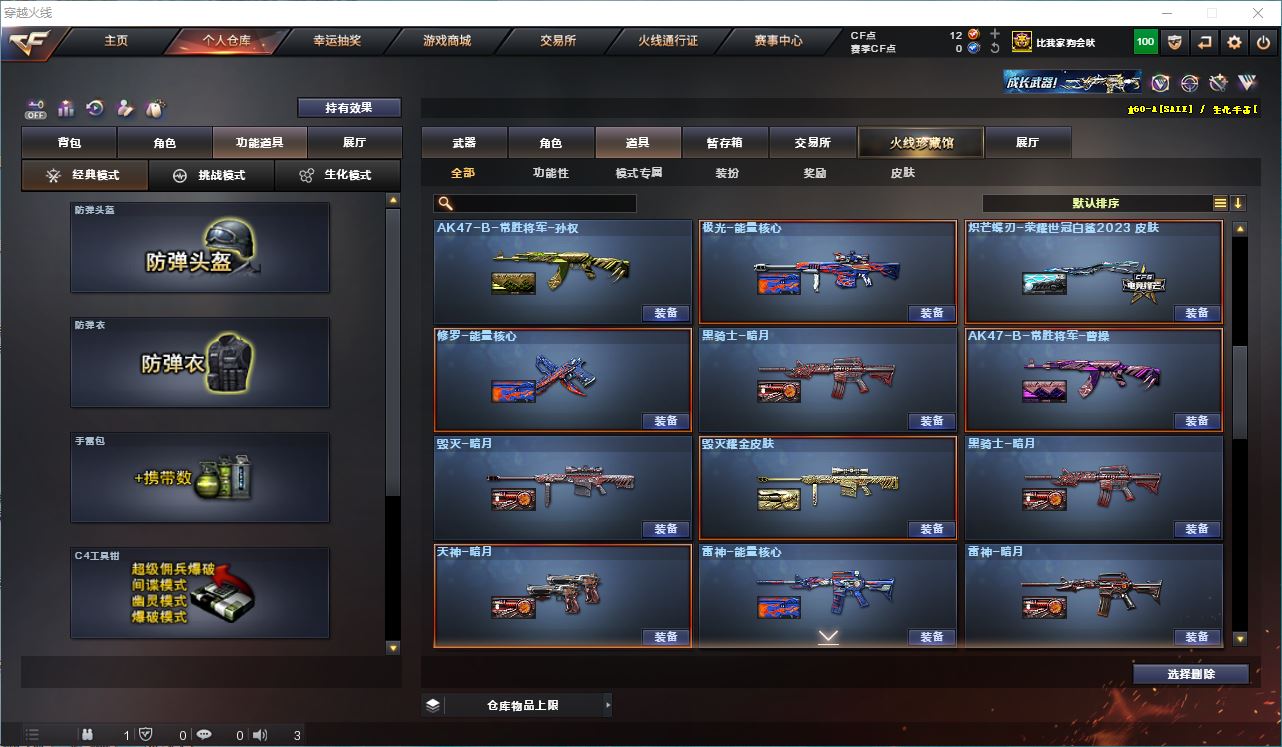Click the 持有效果 owned effects button
This screenshot has width=1282, height=747.
pyautogui.click(x=348, y=107)
